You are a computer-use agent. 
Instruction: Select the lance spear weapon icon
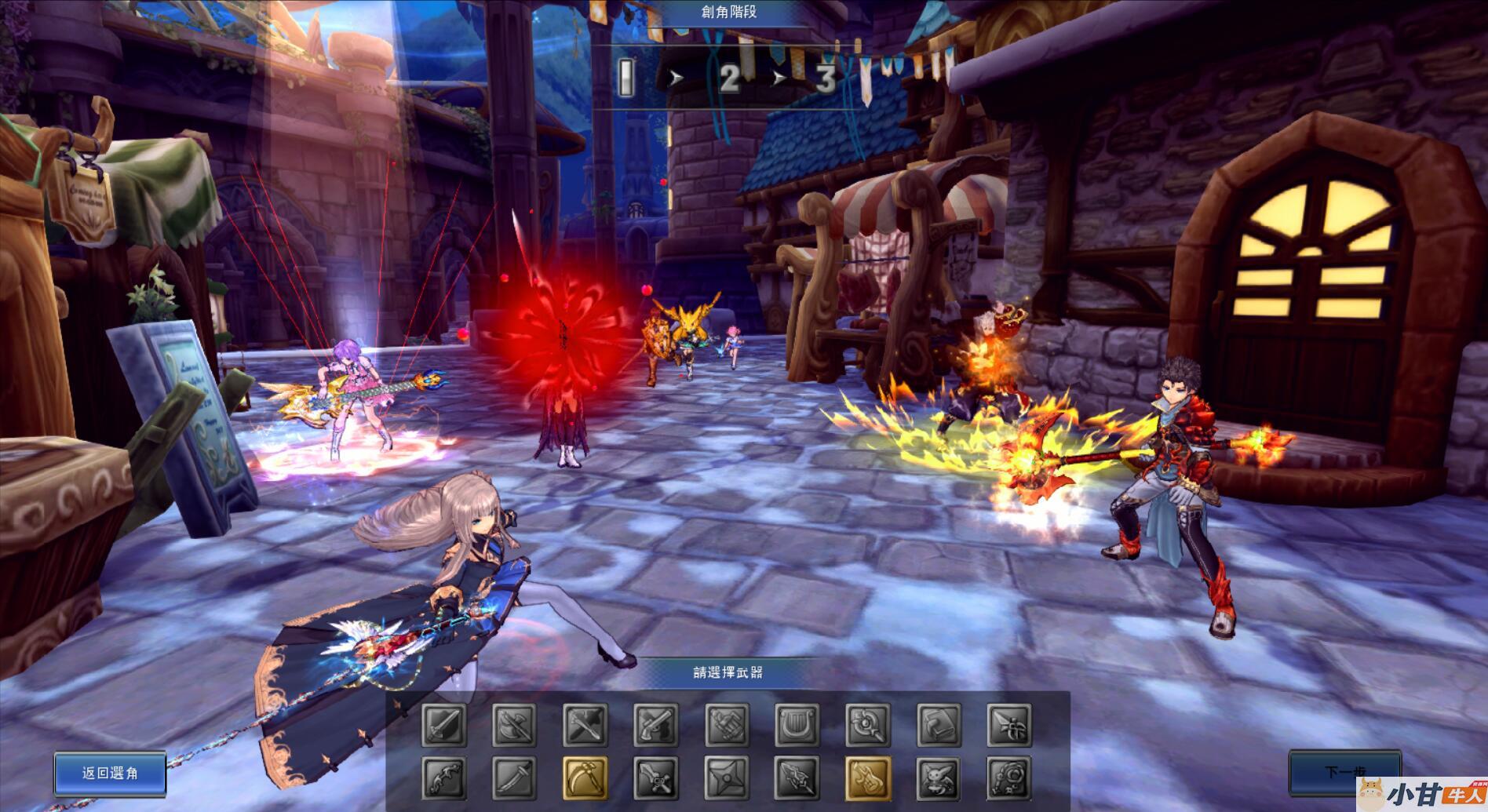[797, 777]
